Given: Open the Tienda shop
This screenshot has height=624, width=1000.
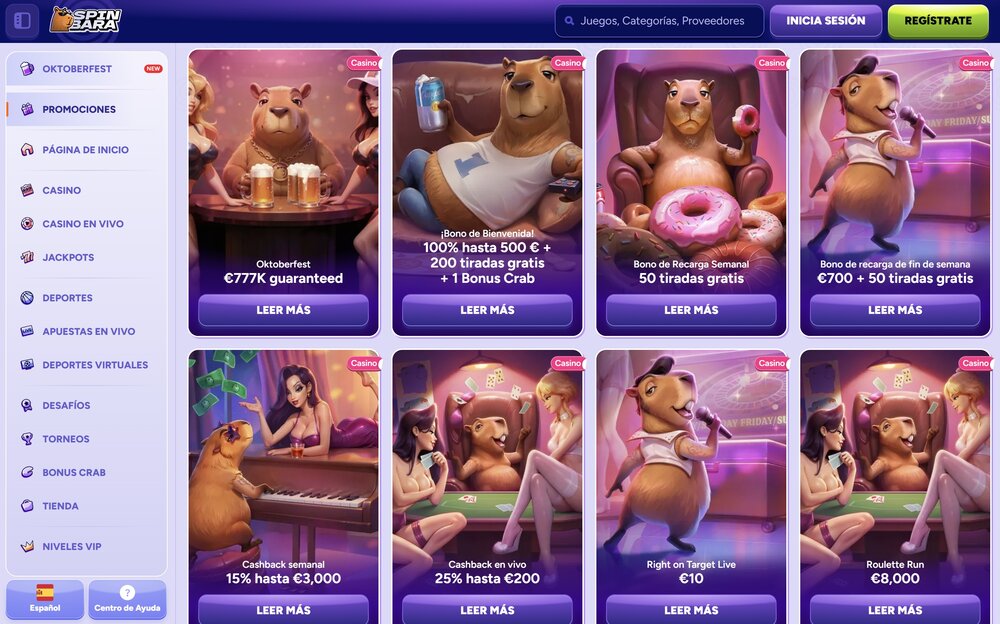Looking at the screenshot, I should (60, 506).
